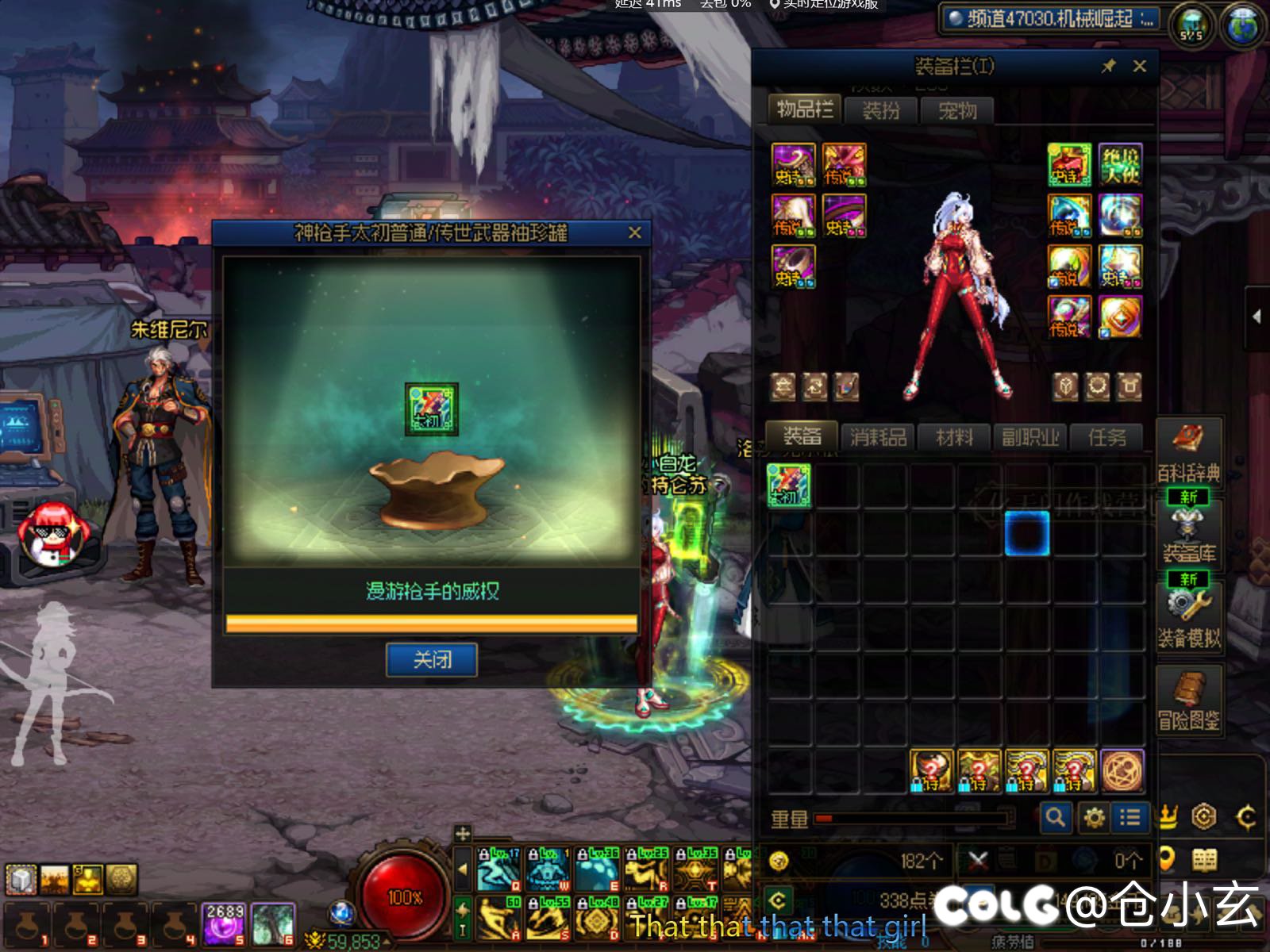
Task: Close the weapon jar popup window
Action: 634,232
